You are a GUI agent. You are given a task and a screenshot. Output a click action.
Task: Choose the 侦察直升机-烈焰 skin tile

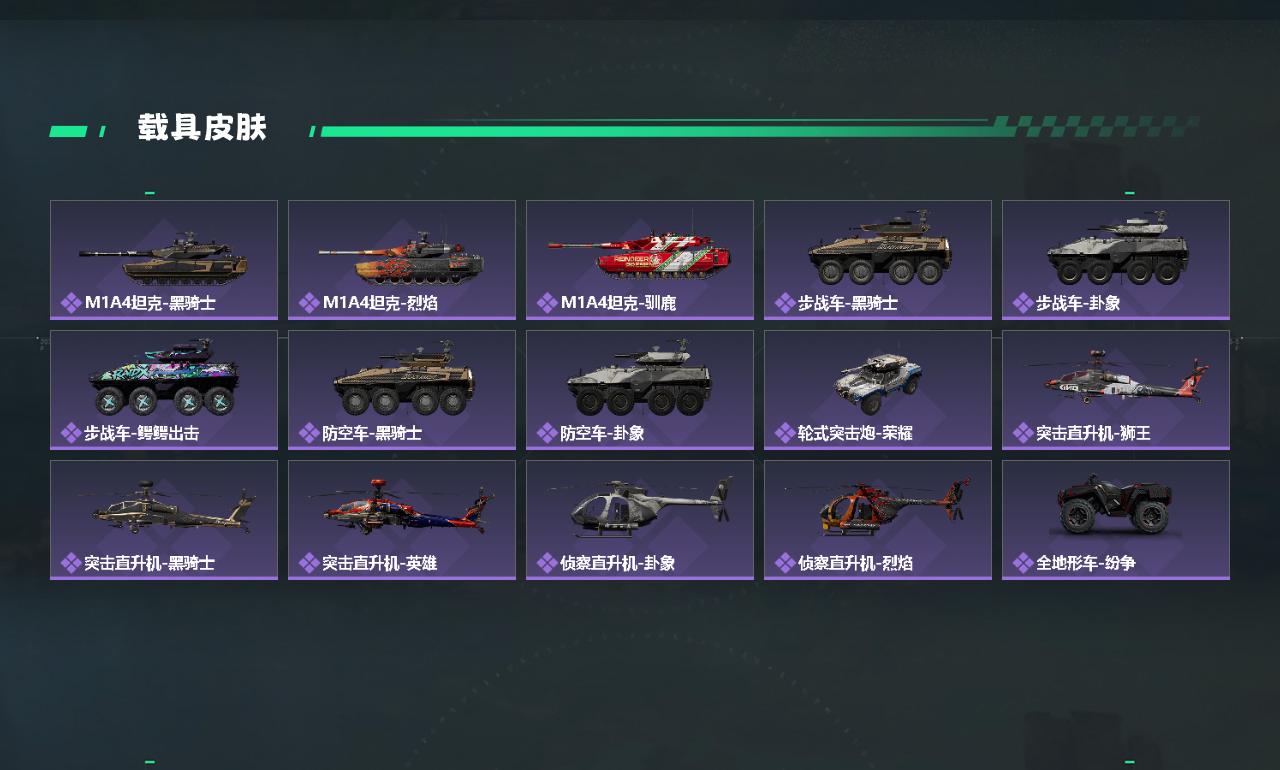tap(878, 520)
